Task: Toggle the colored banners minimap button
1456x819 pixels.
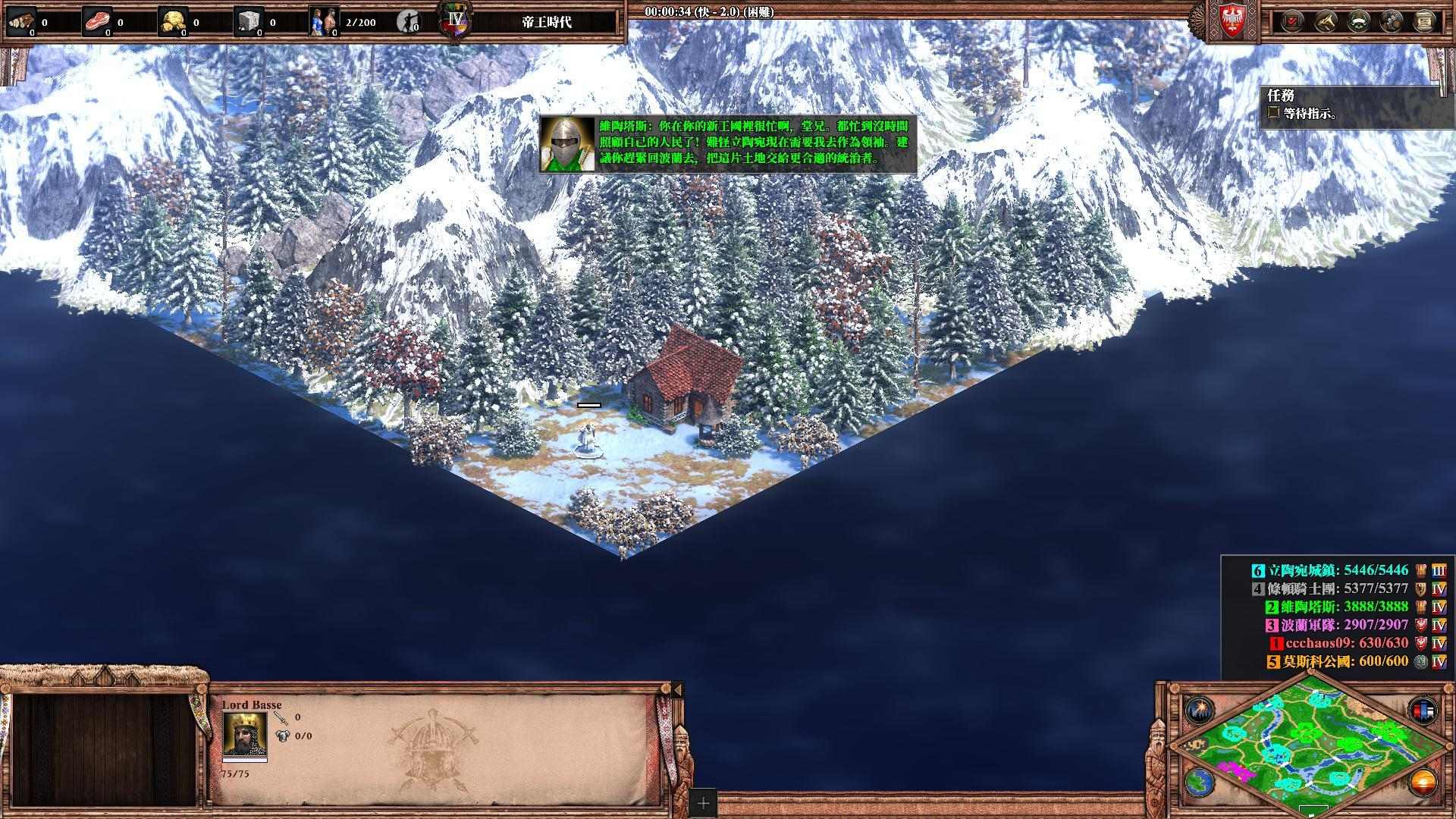Action: tap(1422, 711)
